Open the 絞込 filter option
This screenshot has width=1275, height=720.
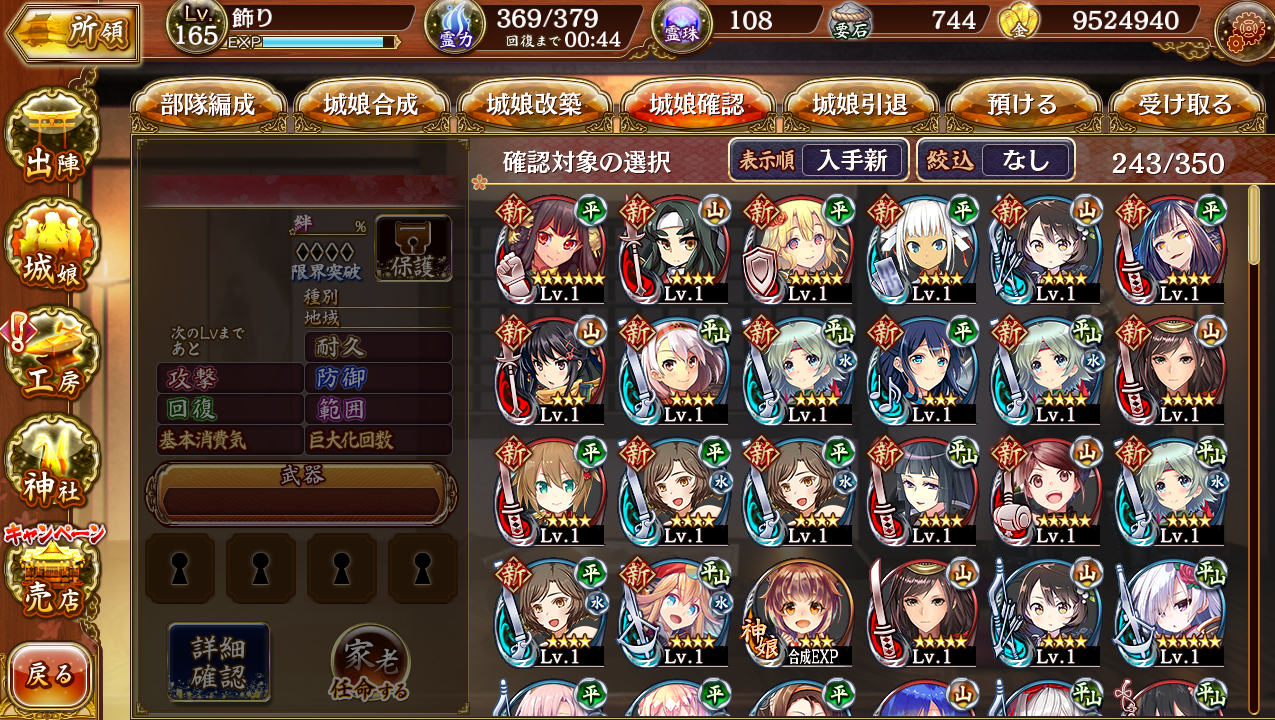click(996, 160)
